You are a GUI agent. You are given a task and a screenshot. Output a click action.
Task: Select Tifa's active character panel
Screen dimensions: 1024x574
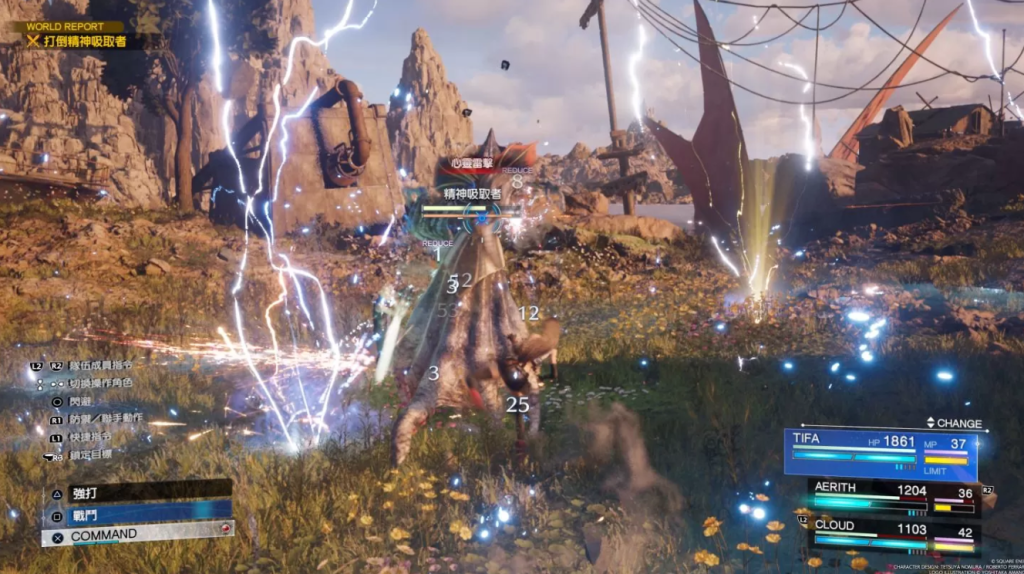(x=880, y=452)
